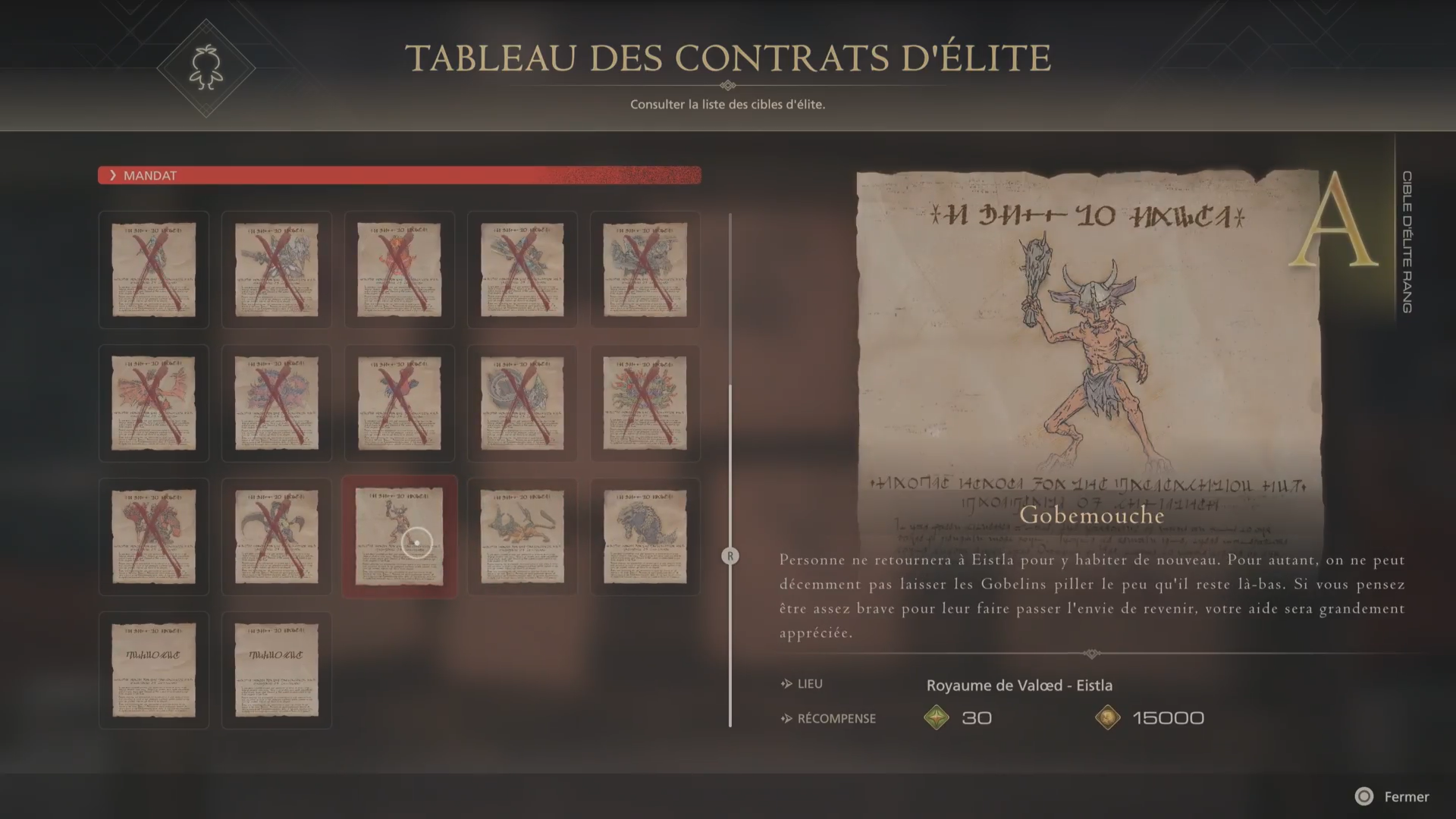Click the green renown points icon
This screenshot has width=1456, height=819.
(937, 717)
